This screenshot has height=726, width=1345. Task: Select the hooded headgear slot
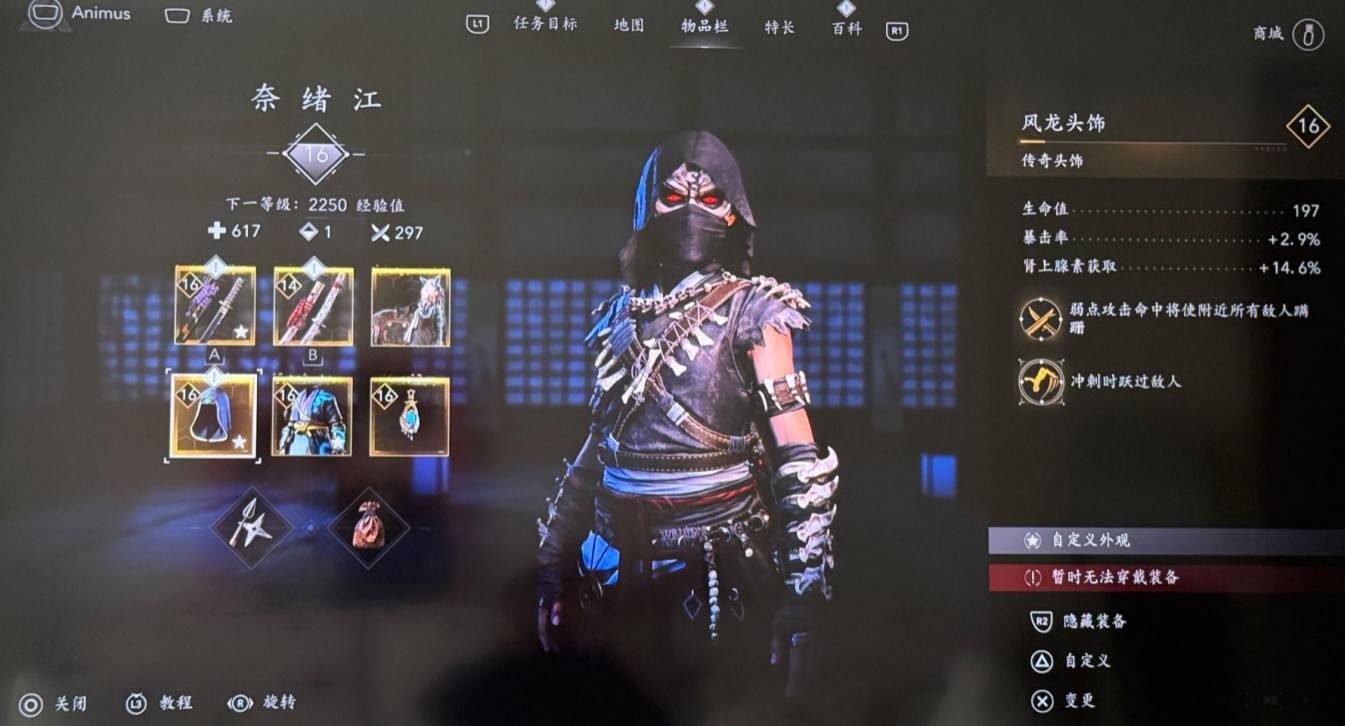[x=213, y=416]
